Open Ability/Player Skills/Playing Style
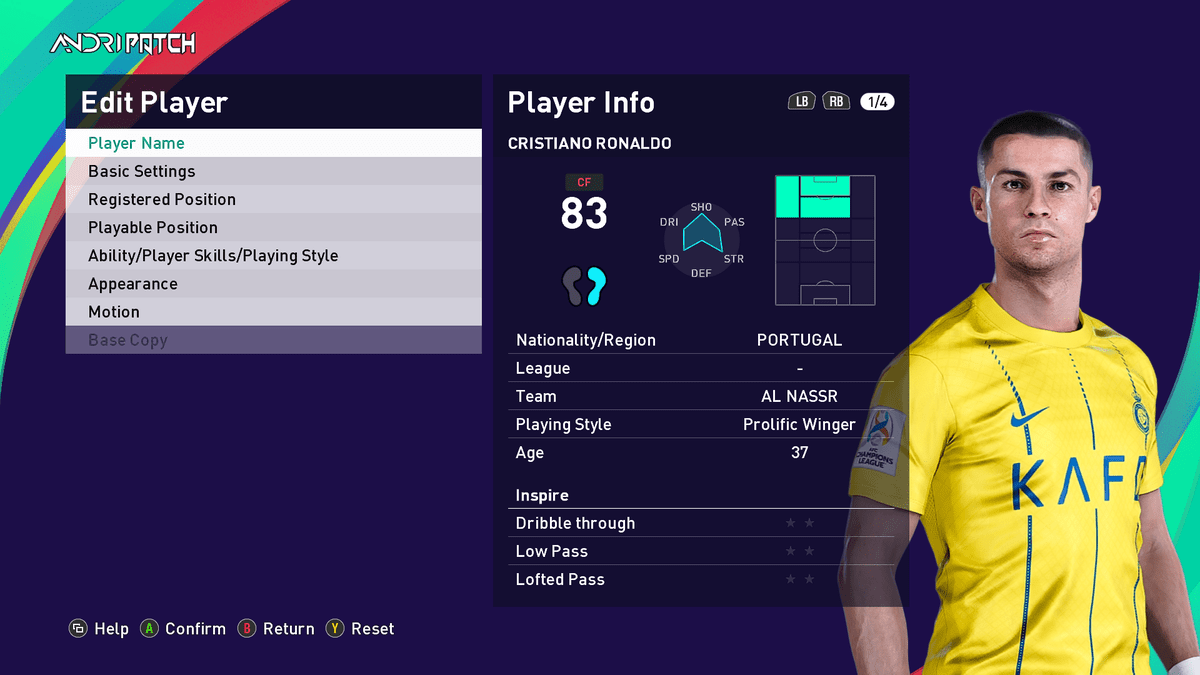 point(273,255)
